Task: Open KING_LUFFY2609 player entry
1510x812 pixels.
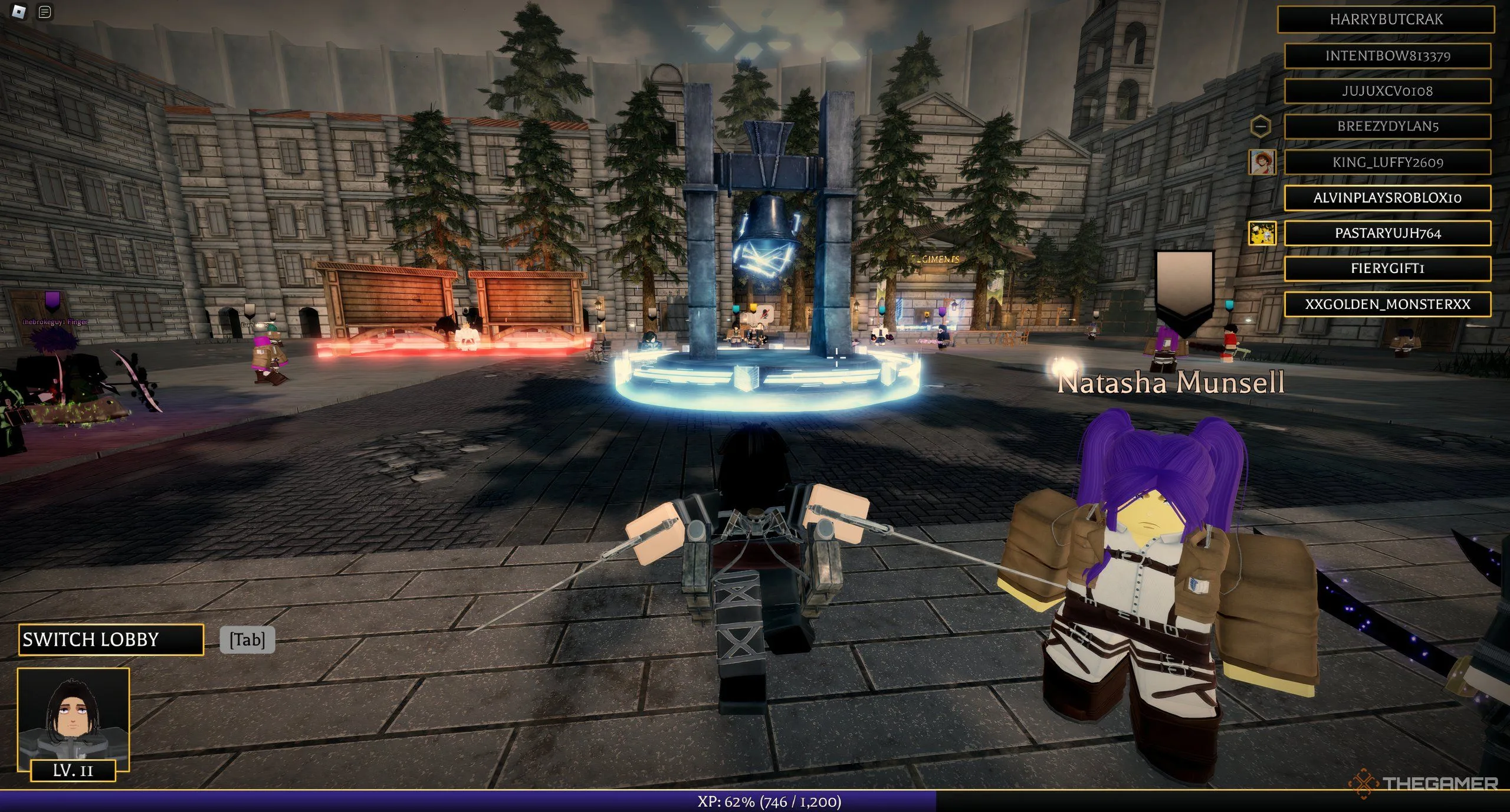Action: (x=1387, y=162)
